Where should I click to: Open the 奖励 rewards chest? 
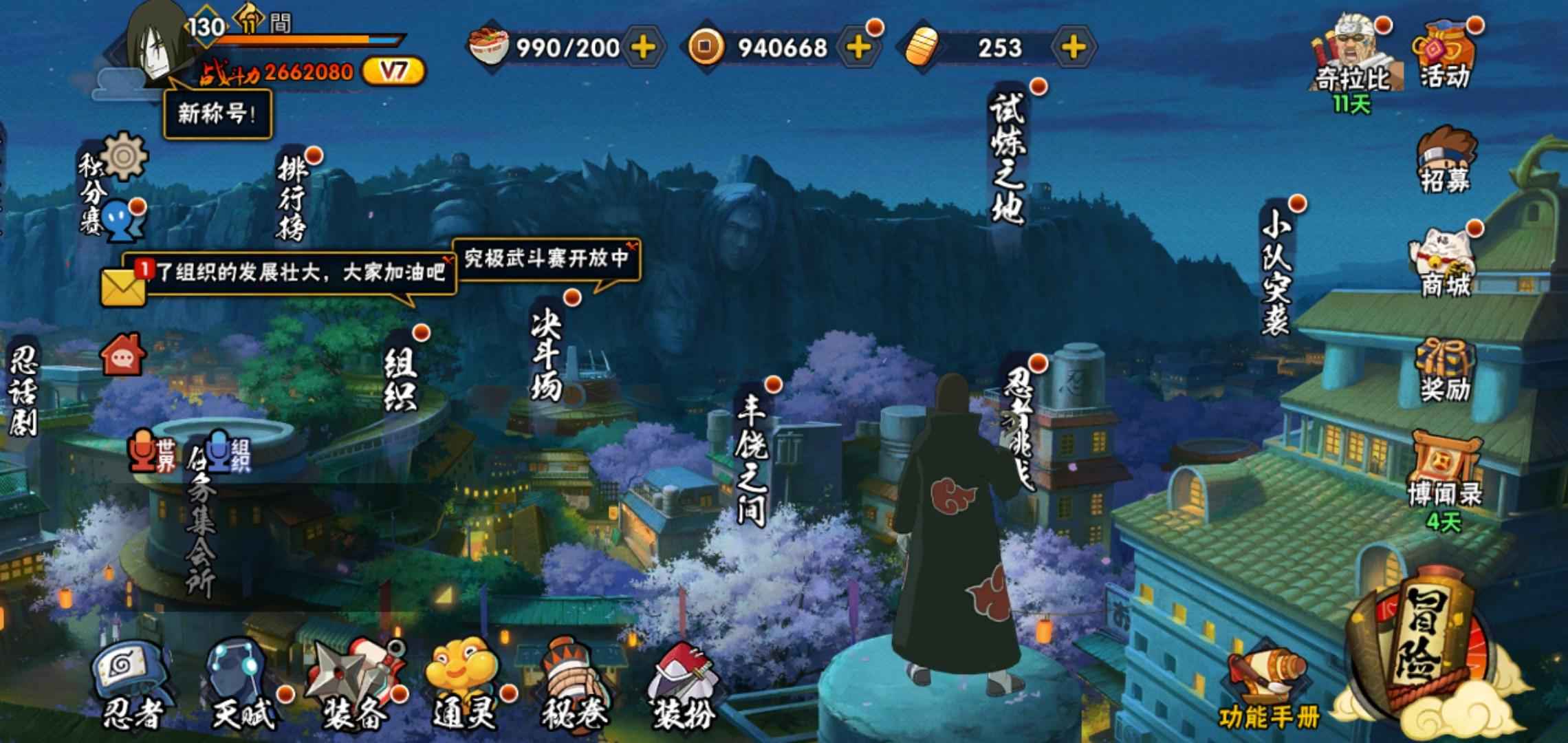click(1445, 370)
